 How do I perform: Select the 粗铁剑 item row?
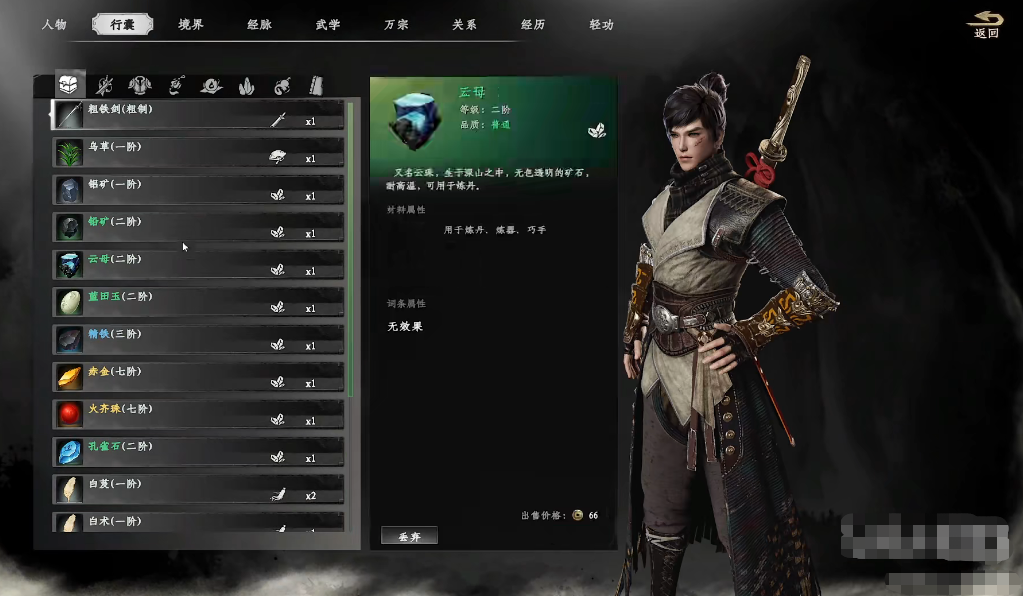click(198, 115)
